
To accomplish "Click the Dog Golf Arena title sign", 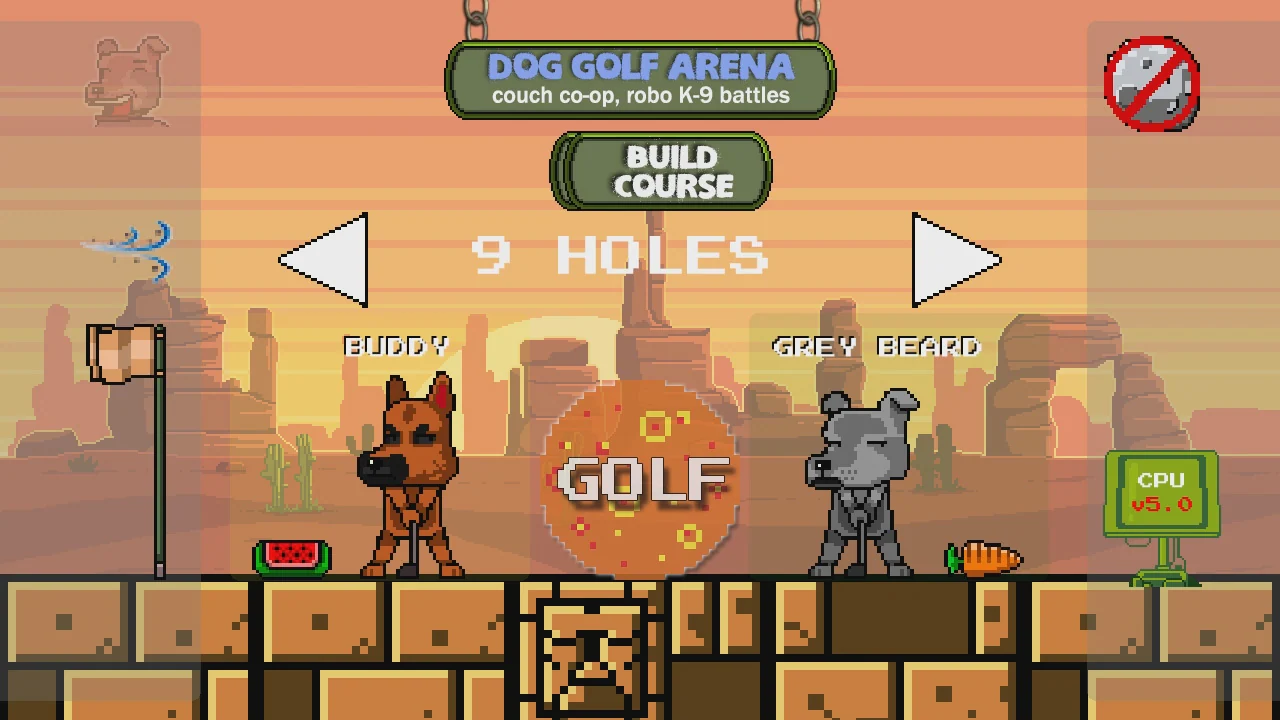I will [x=640, y=80].
